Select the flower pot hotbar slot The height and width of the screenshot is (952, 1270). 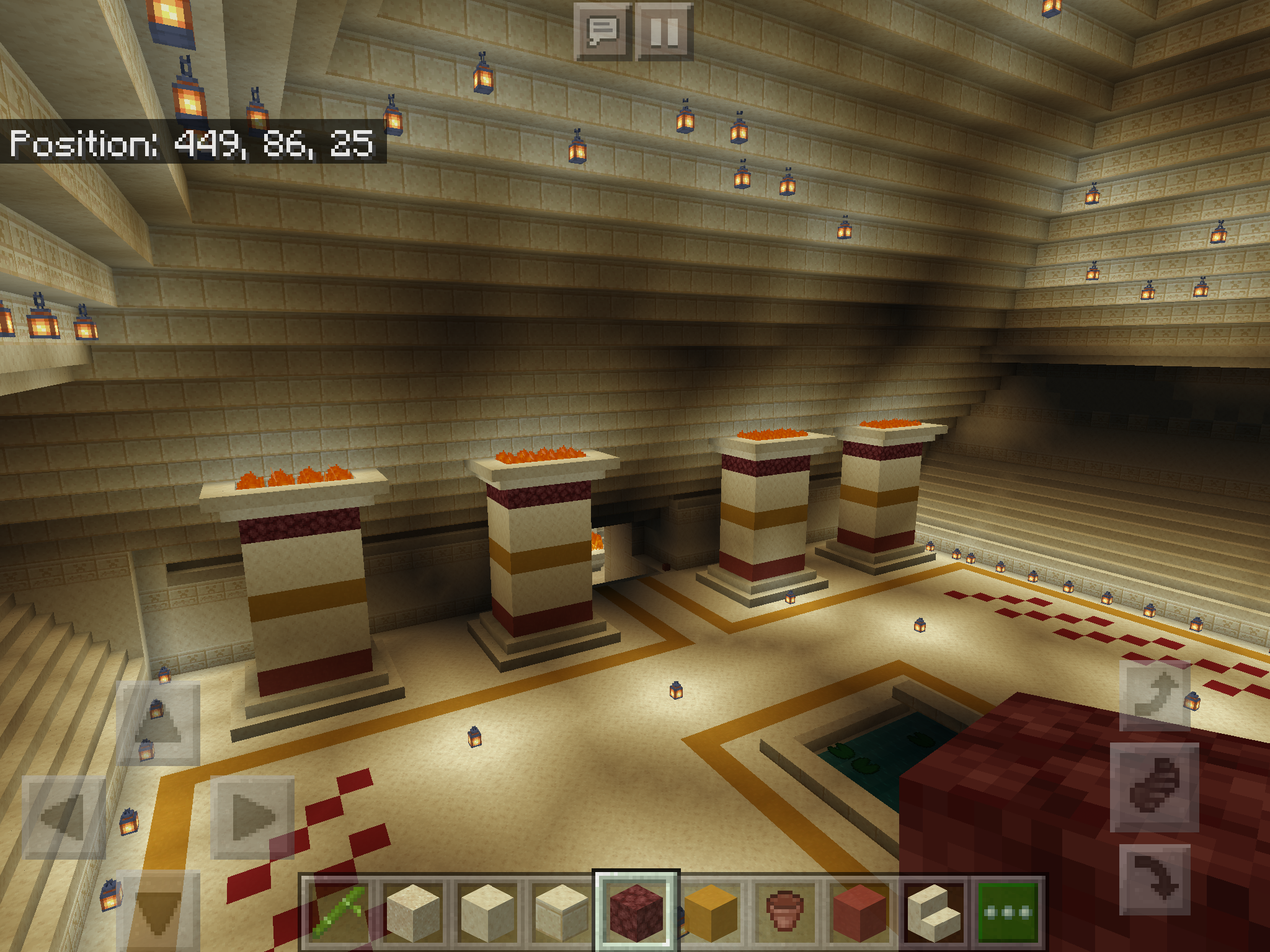click(x=785, y=912)
